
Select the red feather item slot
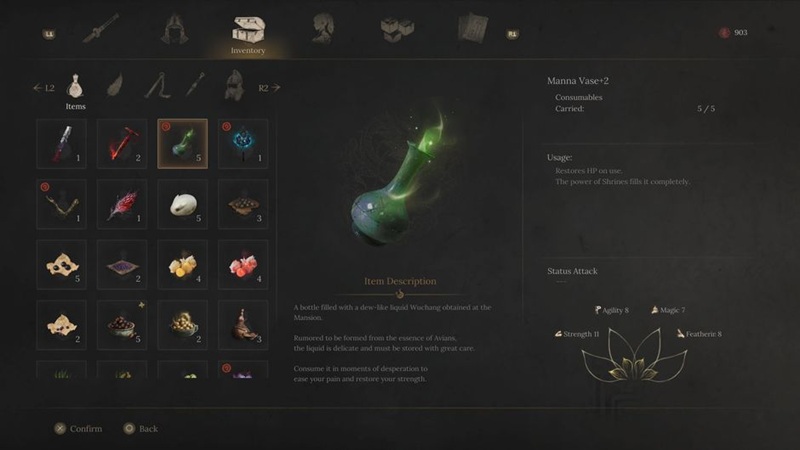click(x=122, y=204)
